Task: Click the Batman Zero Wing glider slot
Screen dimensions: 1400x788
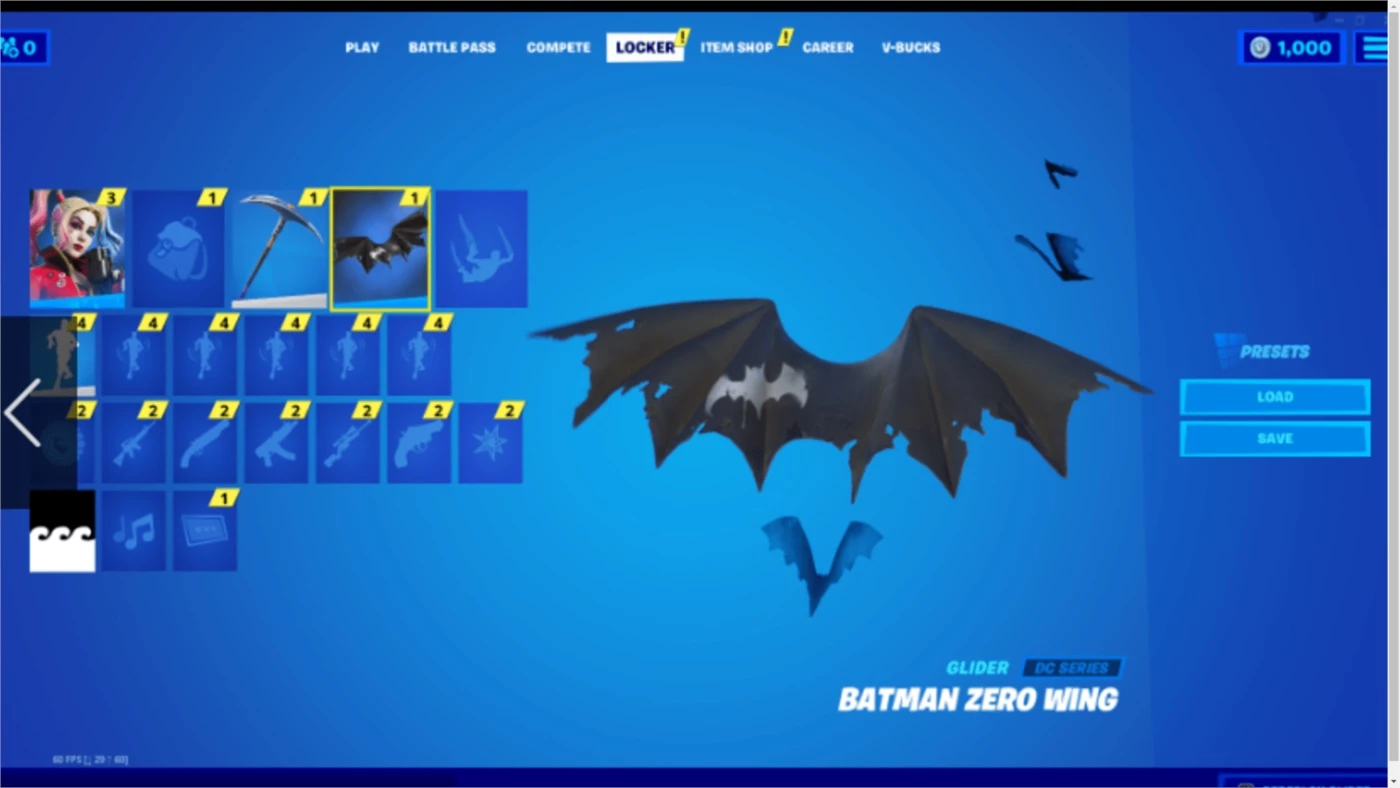Action: (380, 248)
